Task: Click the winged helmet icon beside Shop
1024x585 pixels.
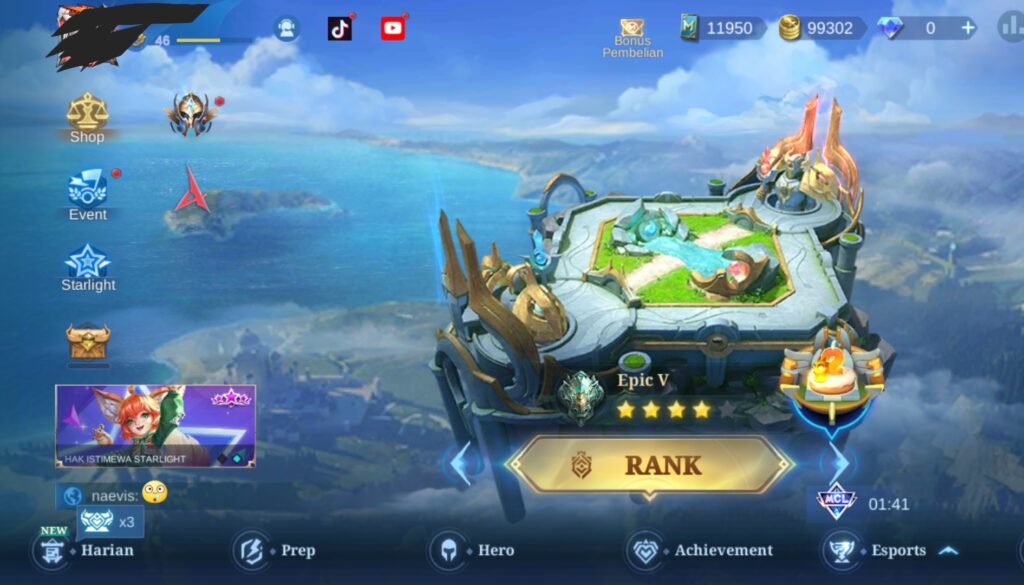Action: click(x=192, y=115)
